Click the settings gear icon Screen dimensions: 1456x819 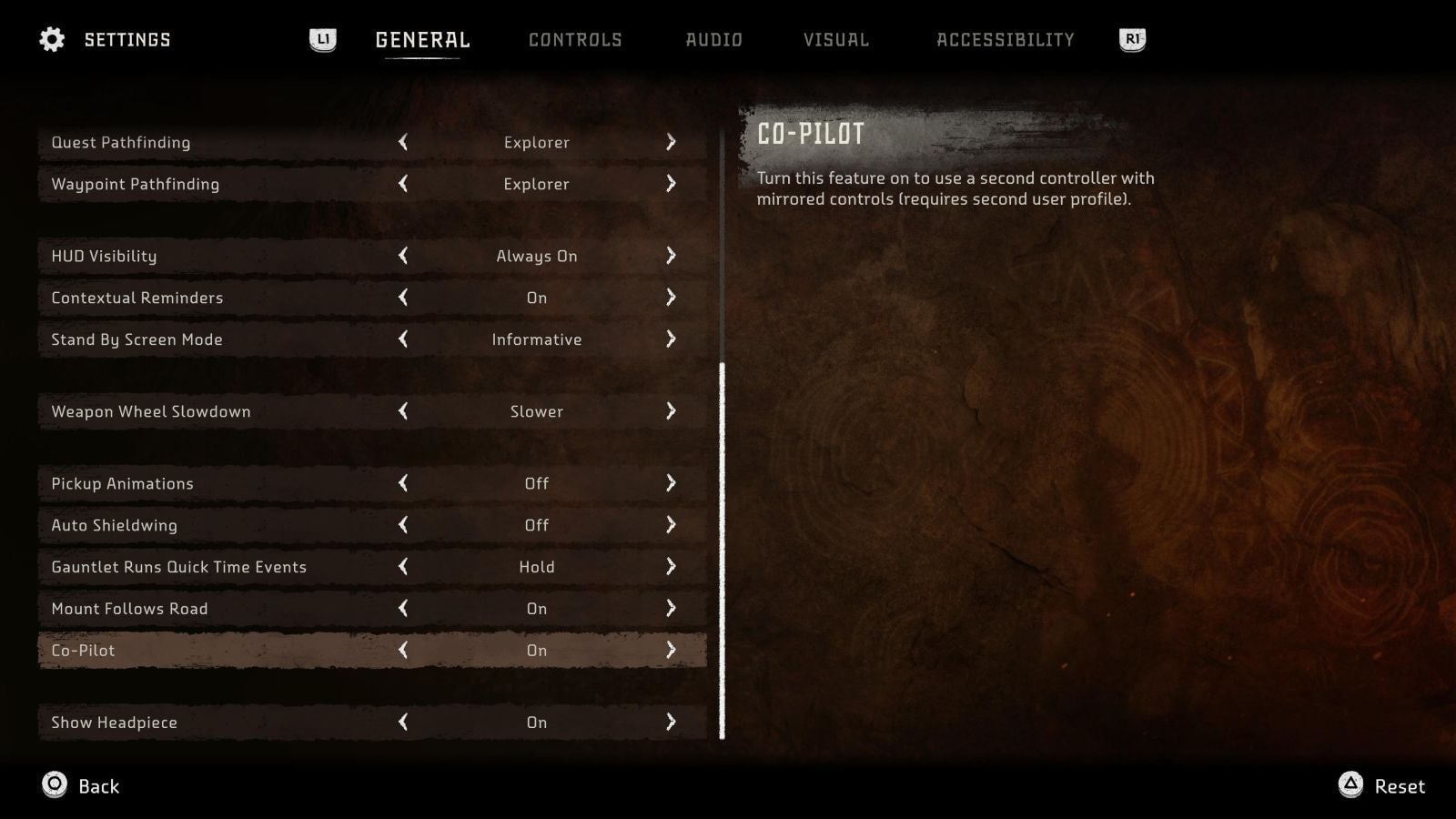point(52,39)
